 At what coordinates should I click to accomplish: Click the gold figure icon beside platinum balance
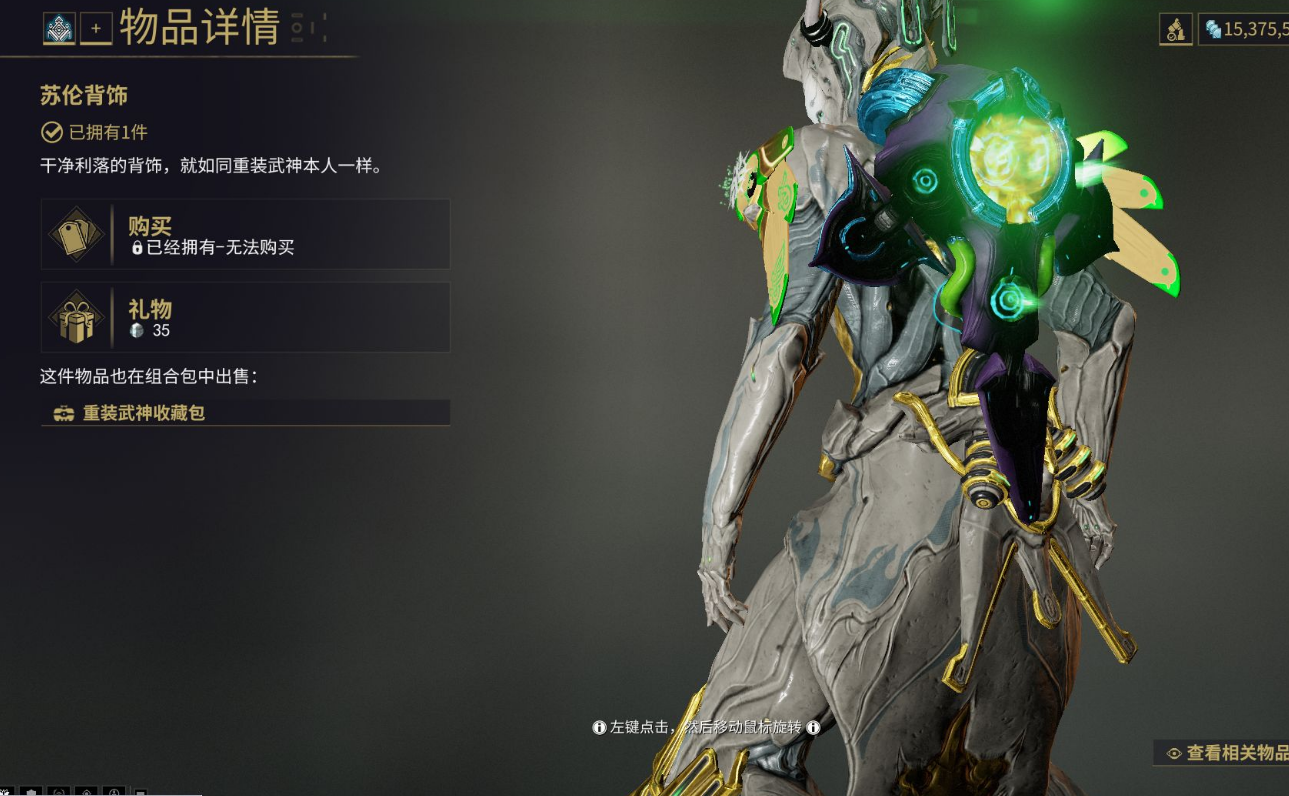(x=1175, y=29)
